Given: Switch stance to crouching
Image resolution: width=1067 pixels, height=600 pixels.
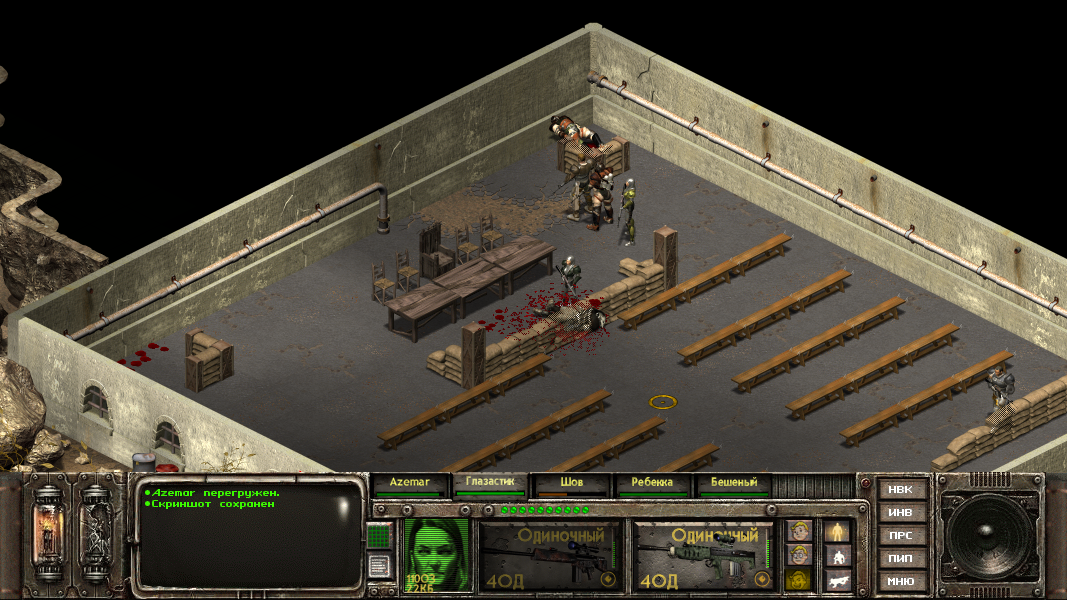Looking at the screenshot, I should click(837, 555).
